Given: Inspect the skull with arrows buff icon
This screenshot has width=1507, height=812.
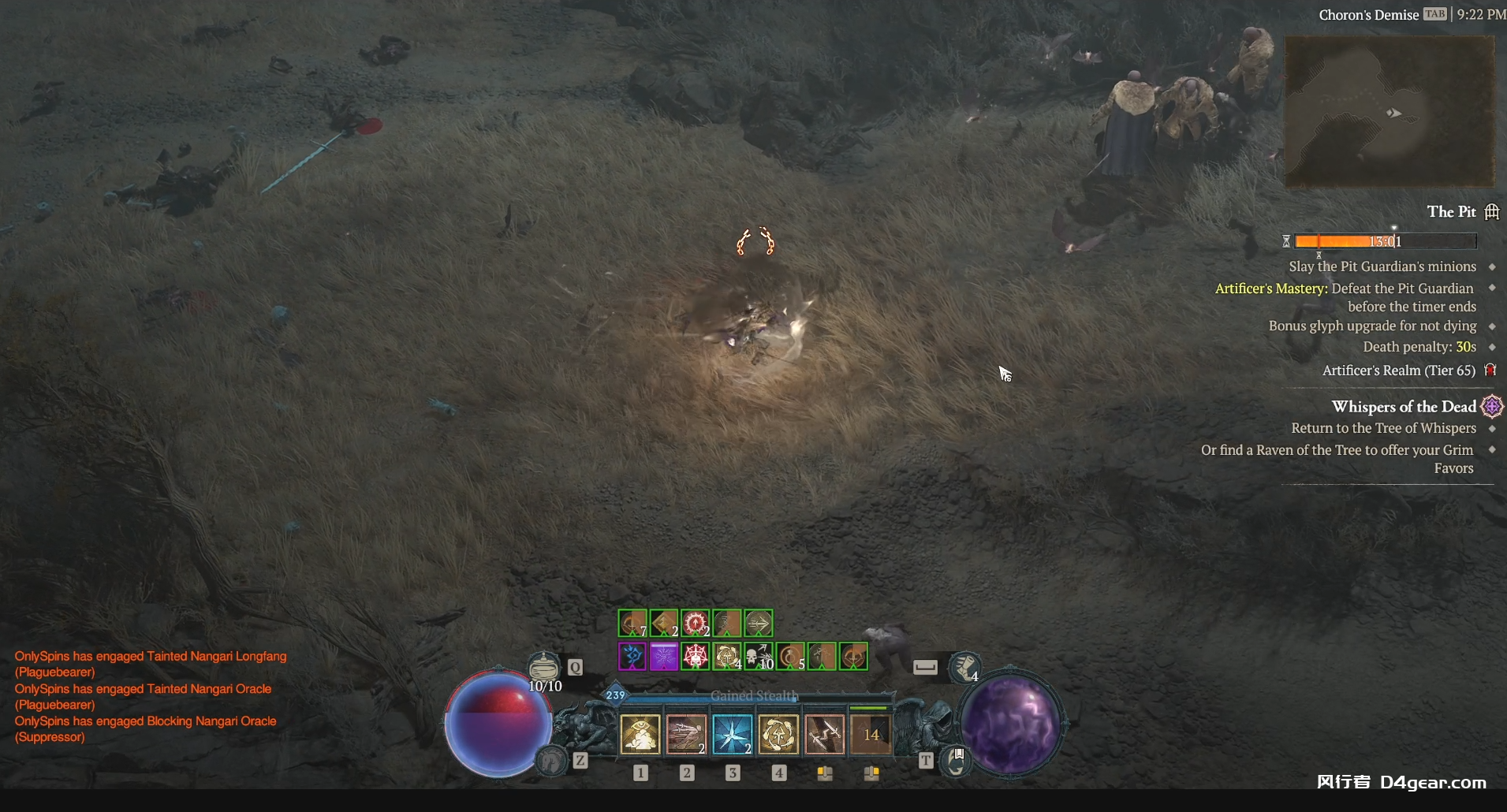Looking at the screenshot, I should coord(759,656).
